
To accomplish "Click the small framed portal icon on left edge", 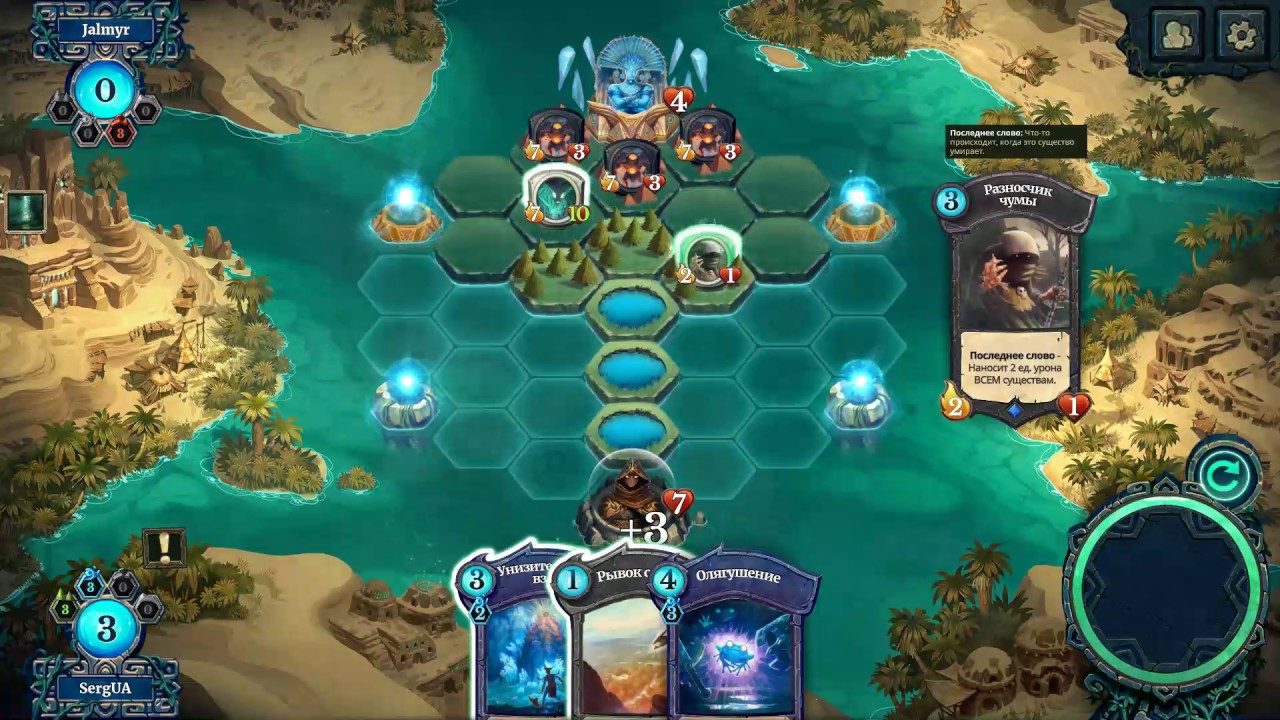I will pyautogui.click(x=25, y=210).
